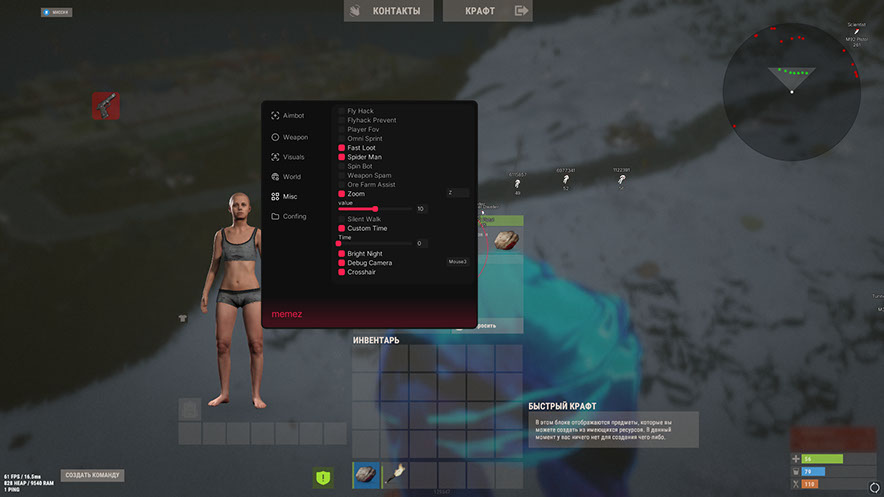884x497 pixels.
Task: Disable the Spider Man checkbox
Action: click(x=341, y=157)
